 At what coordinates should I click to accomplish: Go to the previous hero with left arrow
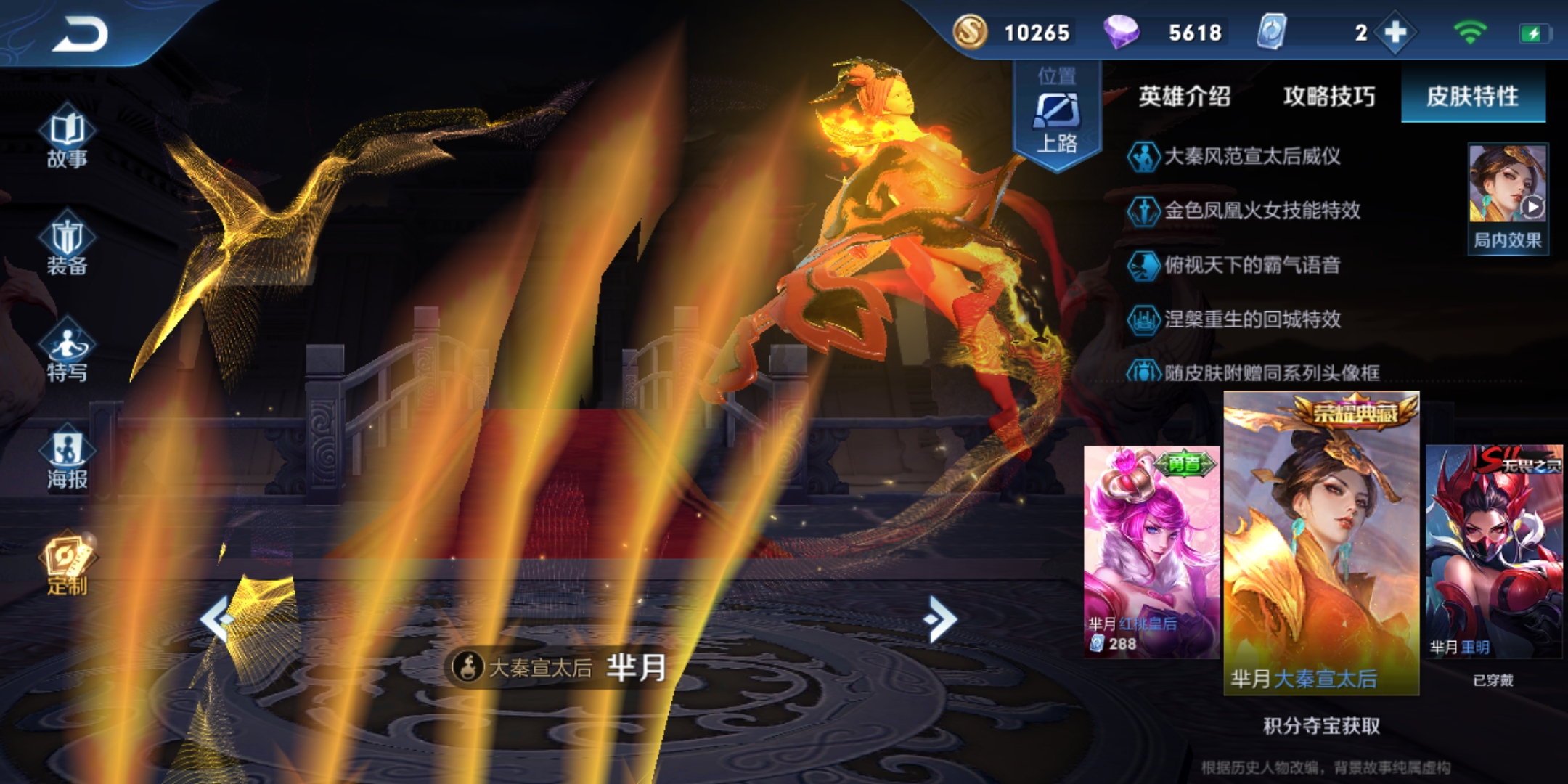click(x=216, y=619)
